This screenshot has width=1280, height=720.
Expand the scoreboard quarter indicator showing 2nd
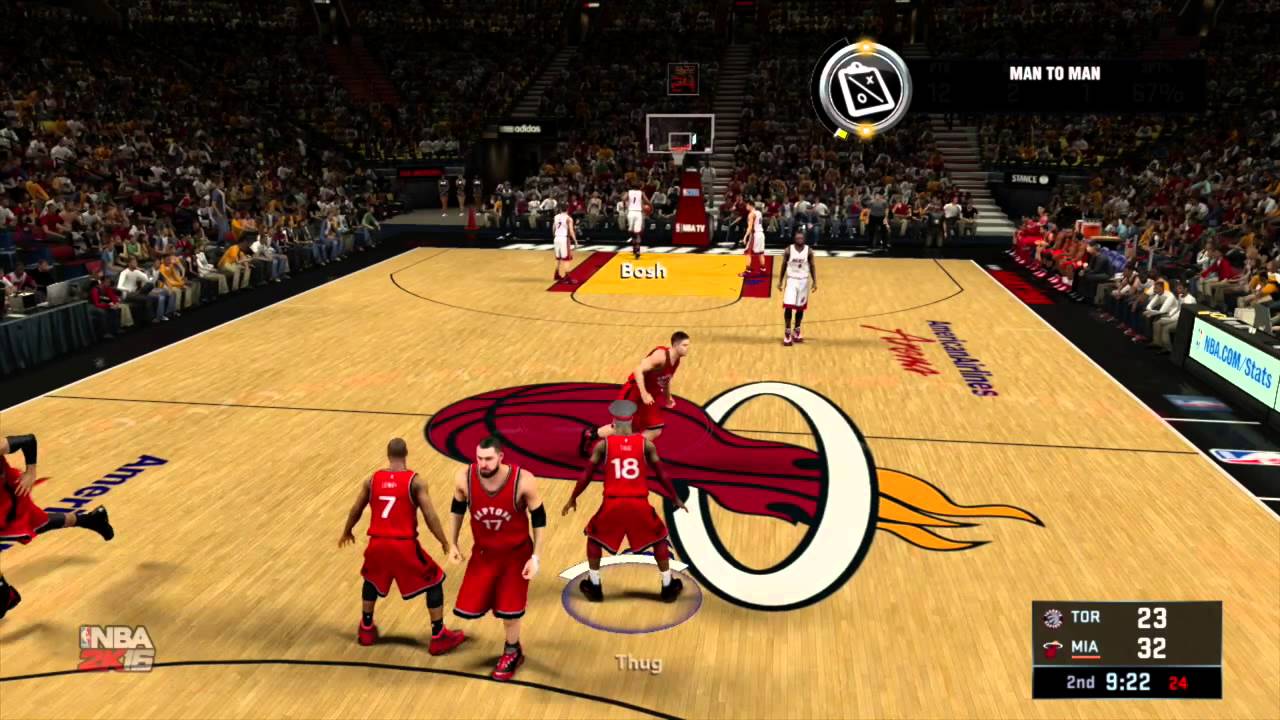click(x=1080, y=682)
